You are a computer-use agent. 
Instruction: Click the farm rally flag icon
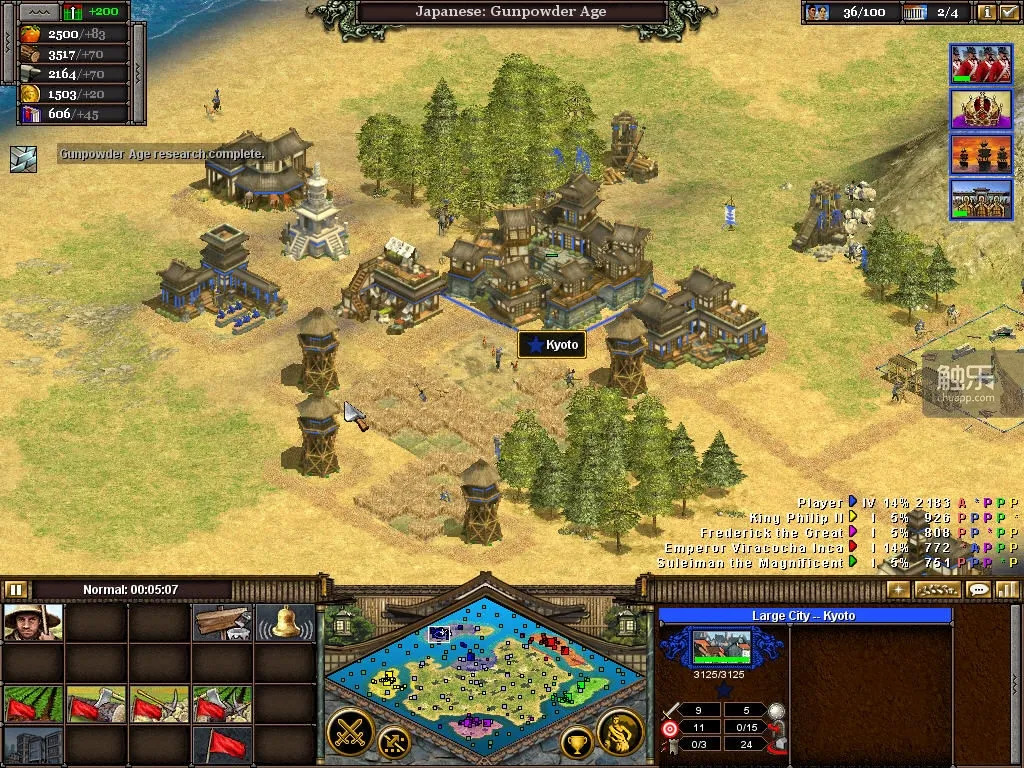click(33, 704)
